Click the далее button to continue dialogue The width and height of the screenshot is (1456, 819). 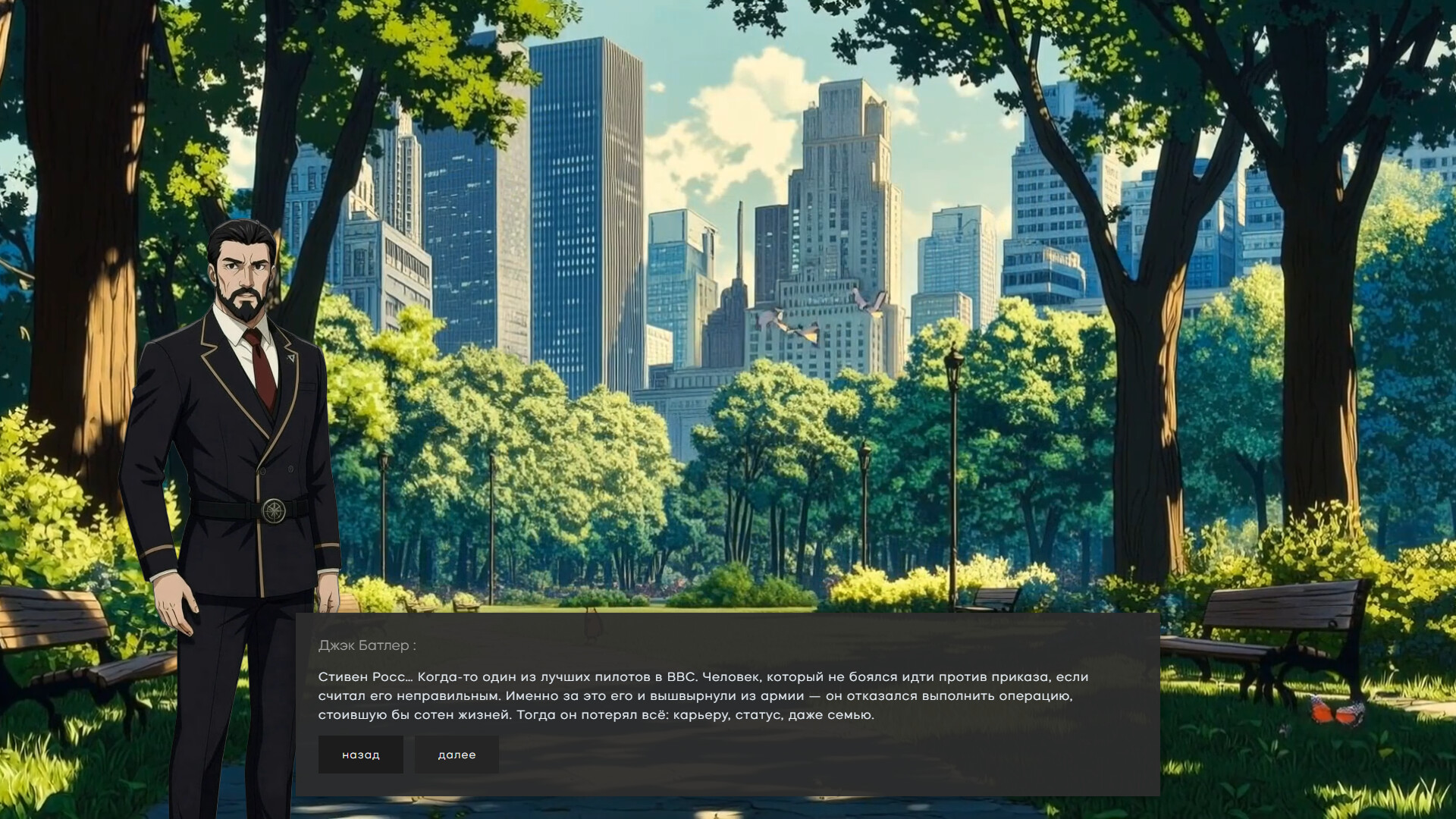(457, 754)
